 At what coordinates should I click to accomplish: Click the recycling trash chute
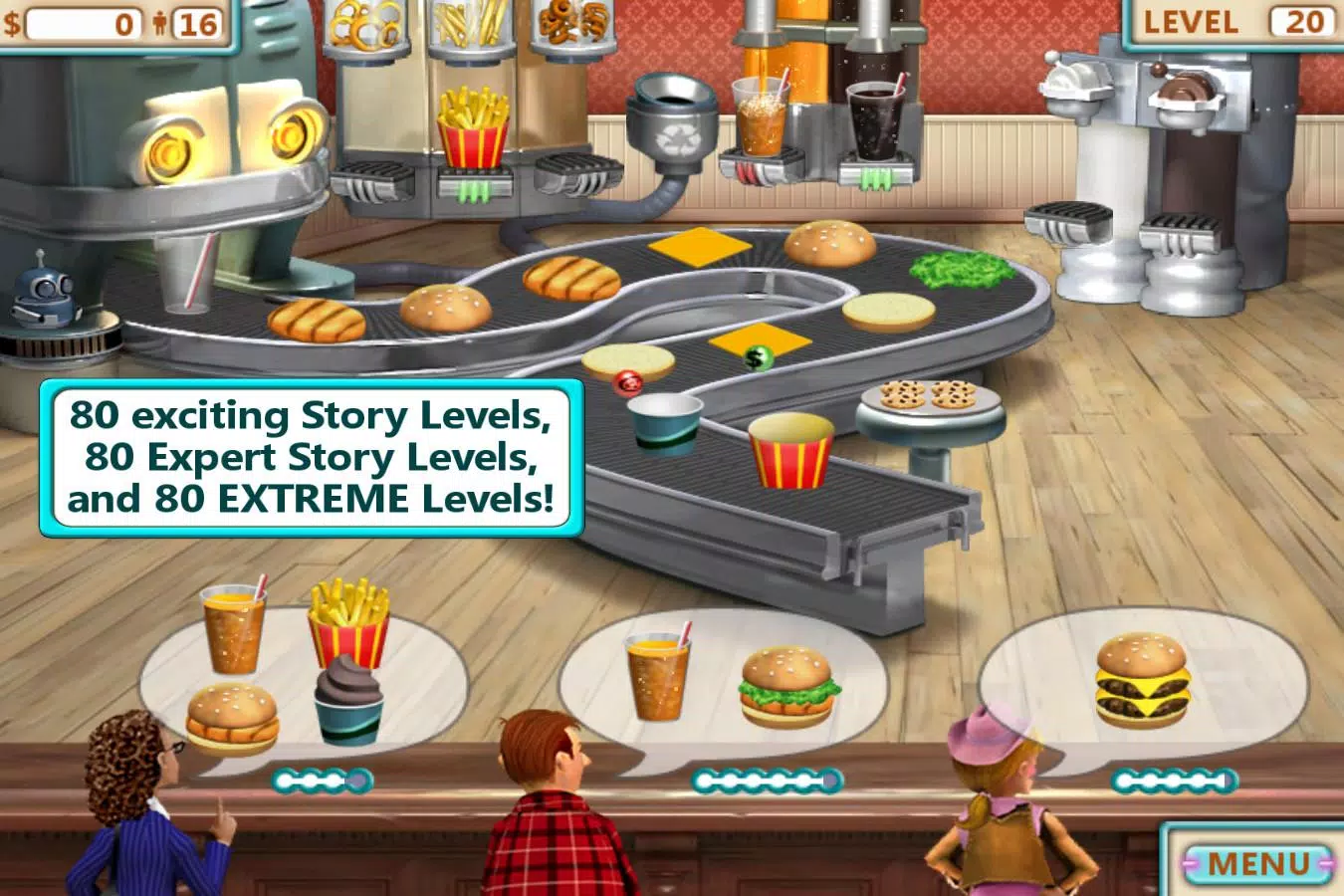pos(672,110)
